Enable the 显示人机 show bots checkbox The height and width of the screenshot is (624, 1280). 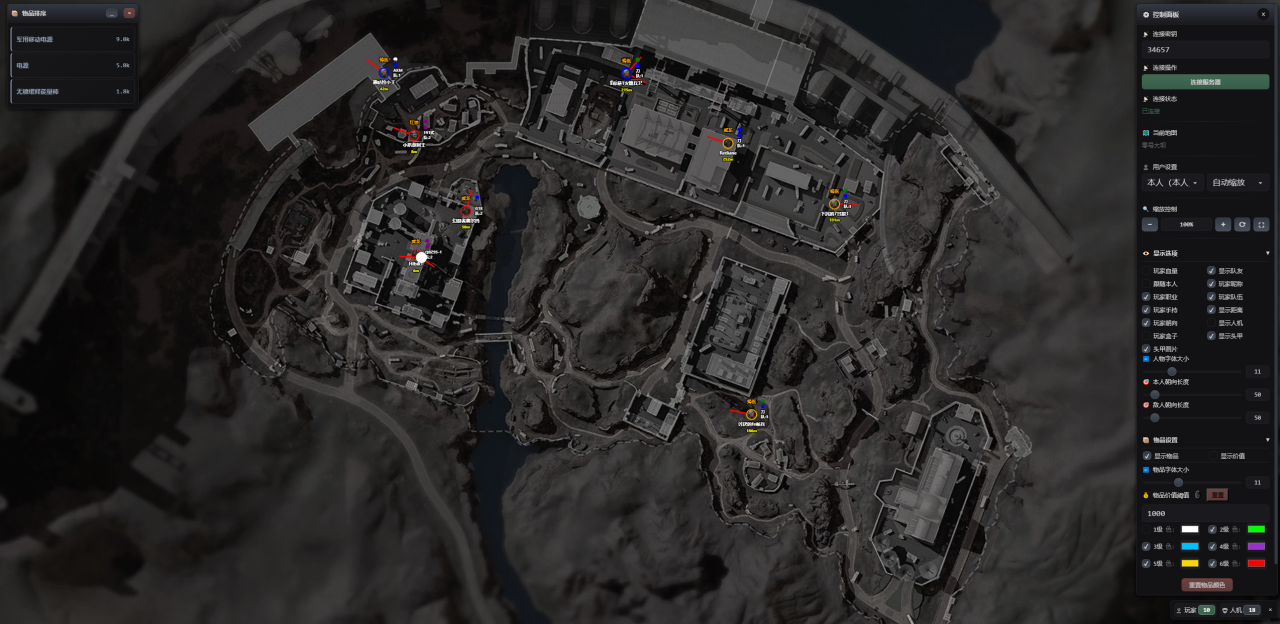click(1211, 323)
